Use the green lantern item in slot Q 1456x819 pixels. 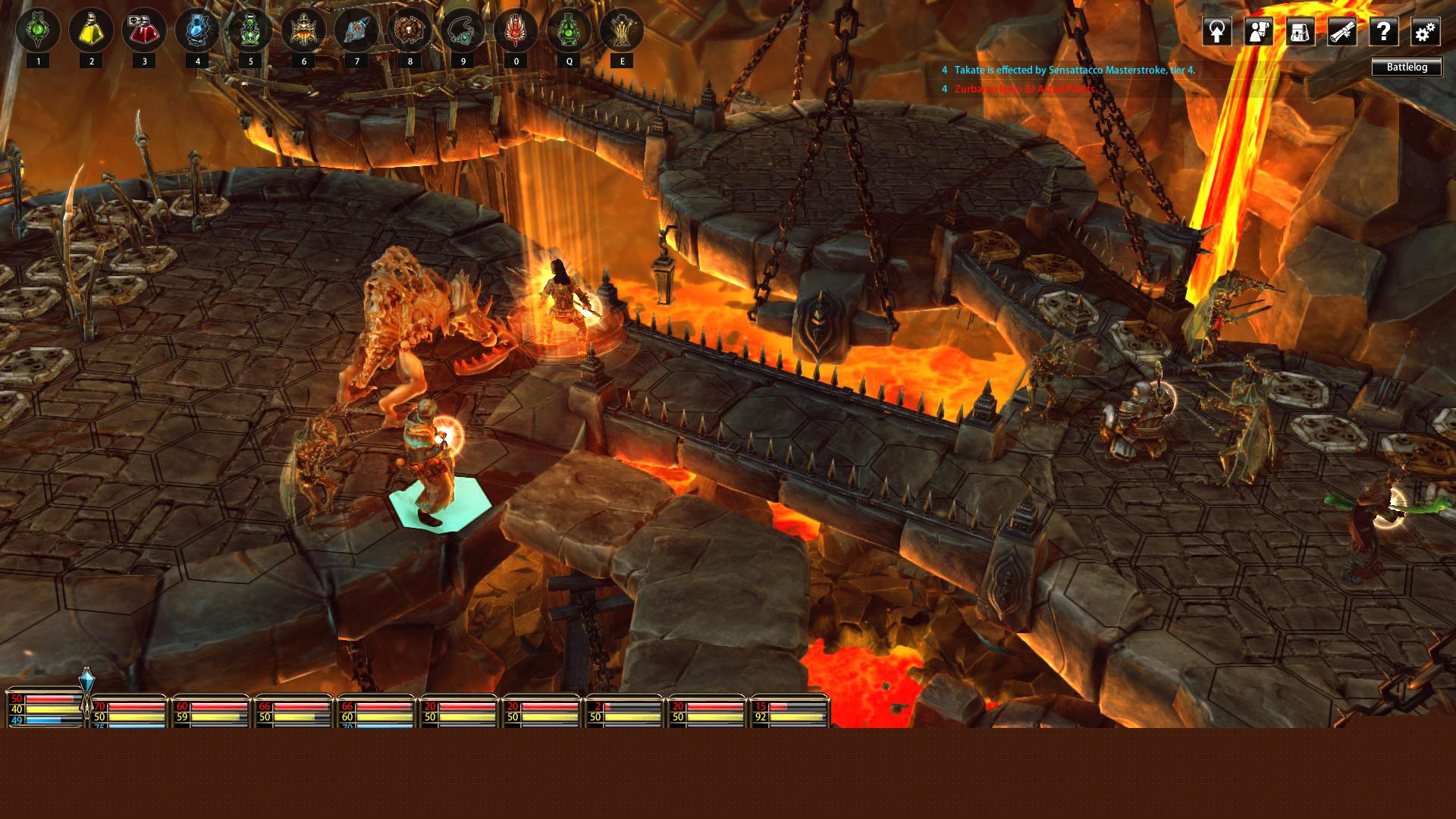click(569, 30)
